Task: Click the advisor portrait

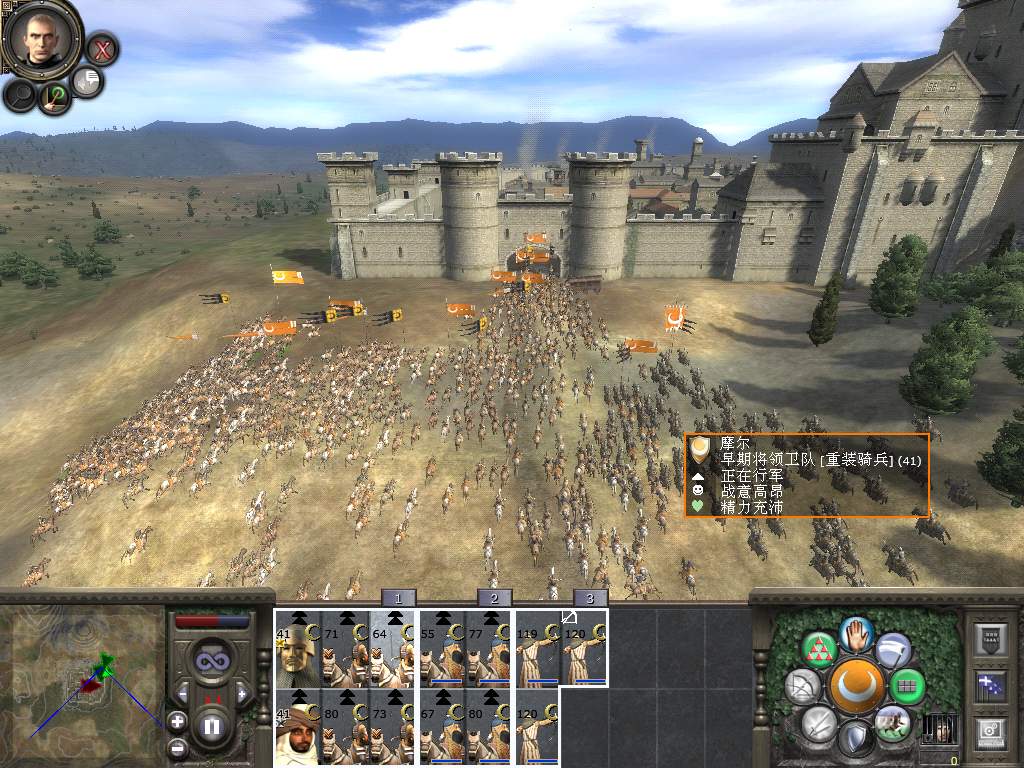Action: [x=41, y=37]
